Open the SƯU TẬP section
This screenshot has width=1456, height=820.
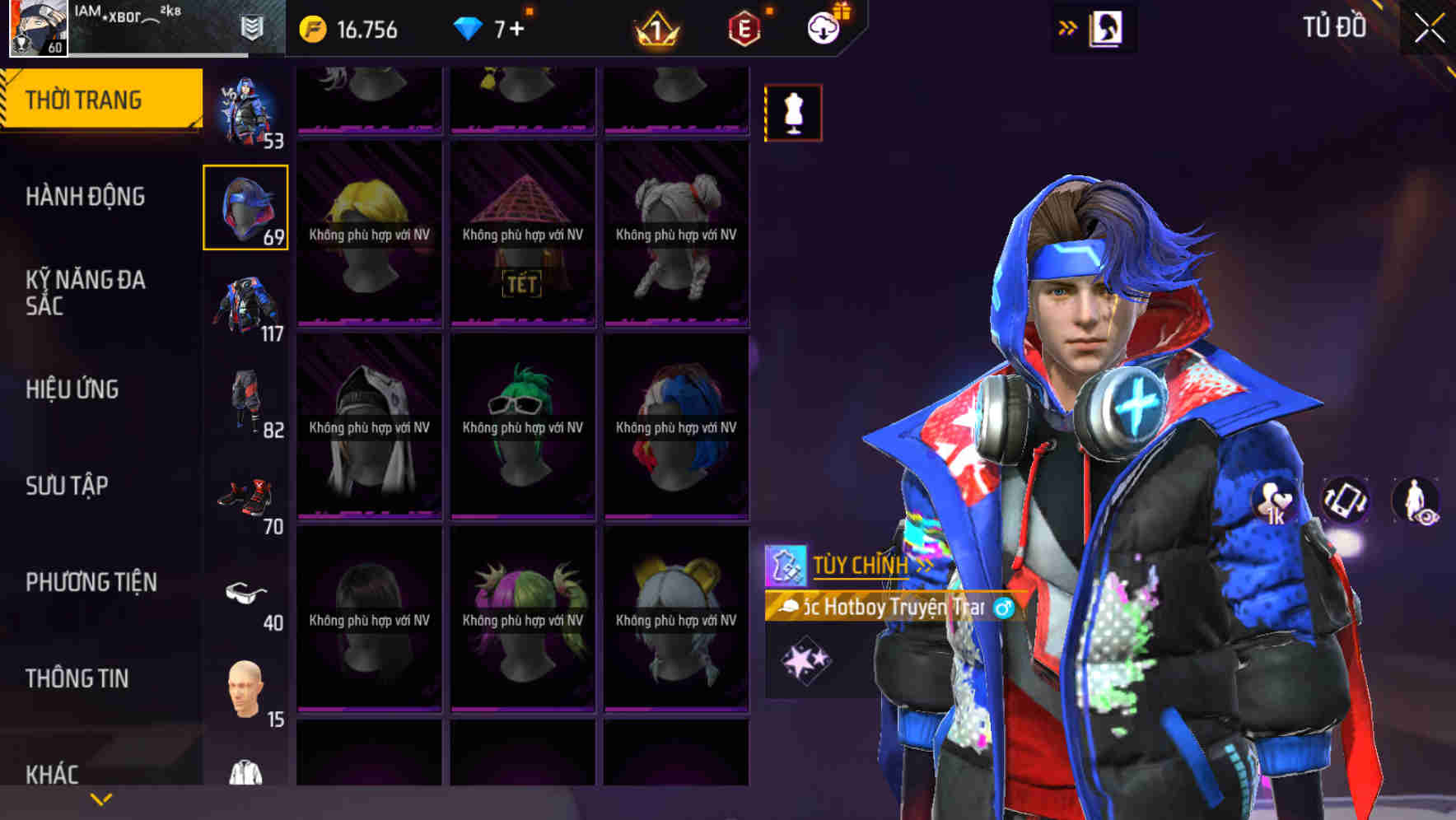pyautogui.click(x=69, y=487)
